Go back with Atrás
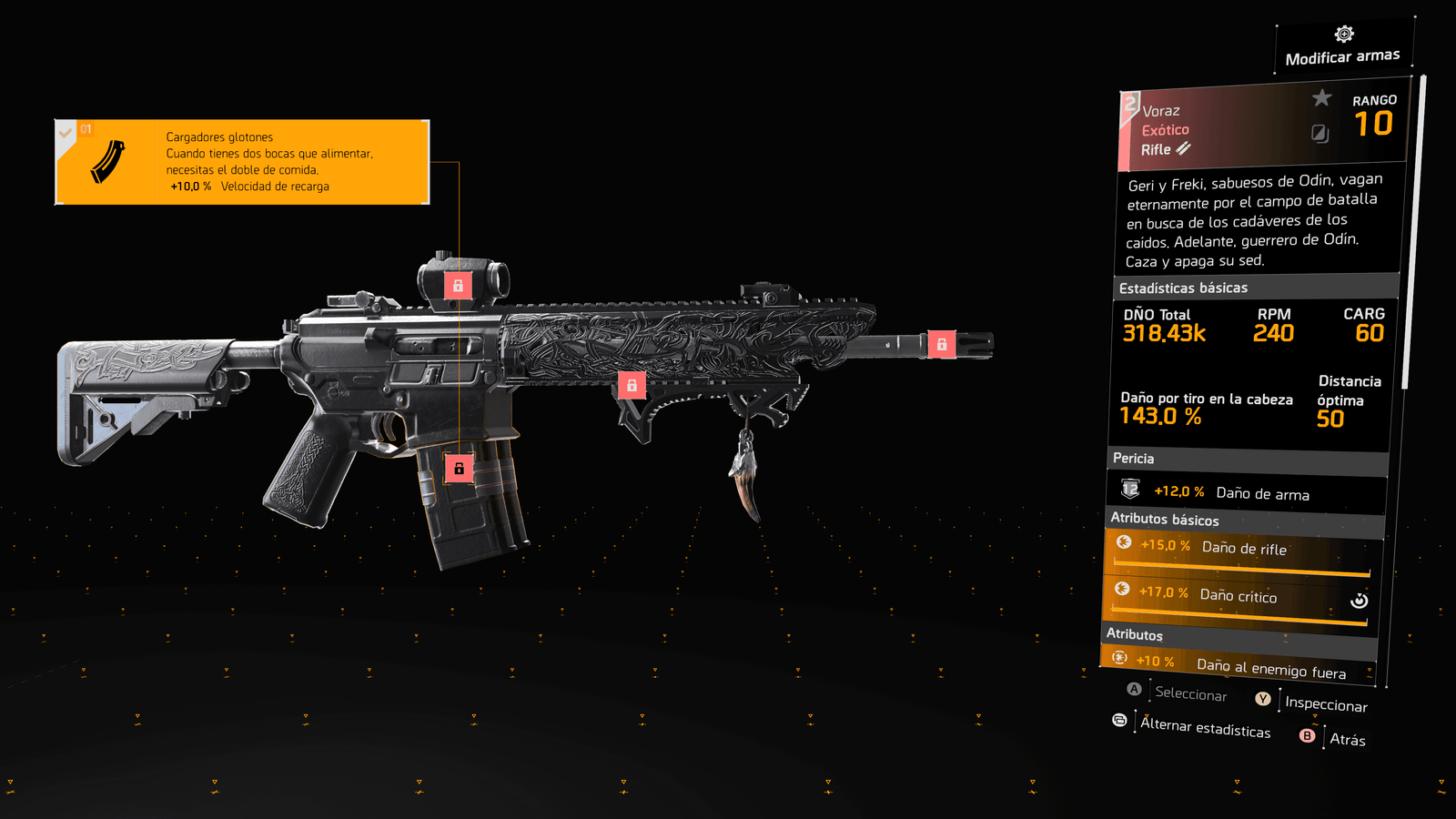The width and height of the screenshot is (1456, 819). 1347,739
